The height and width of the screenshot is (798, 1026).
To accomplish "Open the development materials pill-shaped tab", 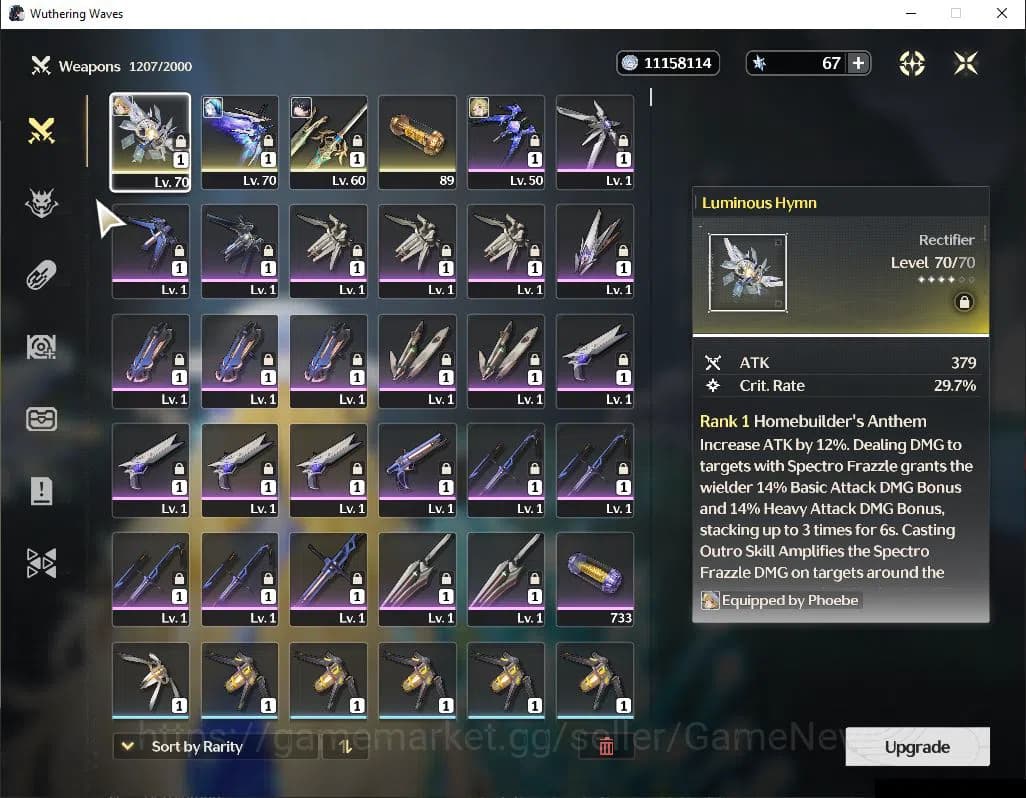I will pyautogui.click(x=41, y=275).
